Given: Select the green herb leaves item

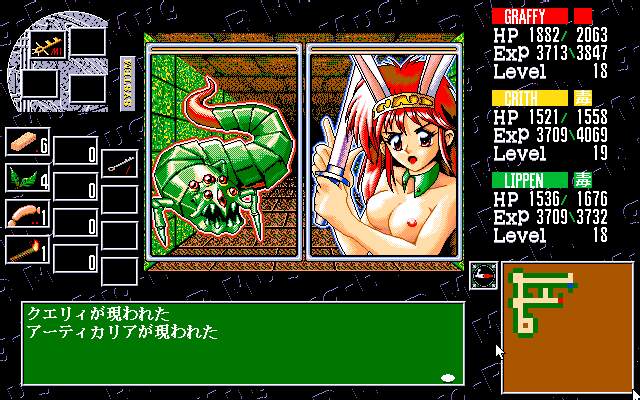Looking at the screenshot, I should tap(27, 181).
